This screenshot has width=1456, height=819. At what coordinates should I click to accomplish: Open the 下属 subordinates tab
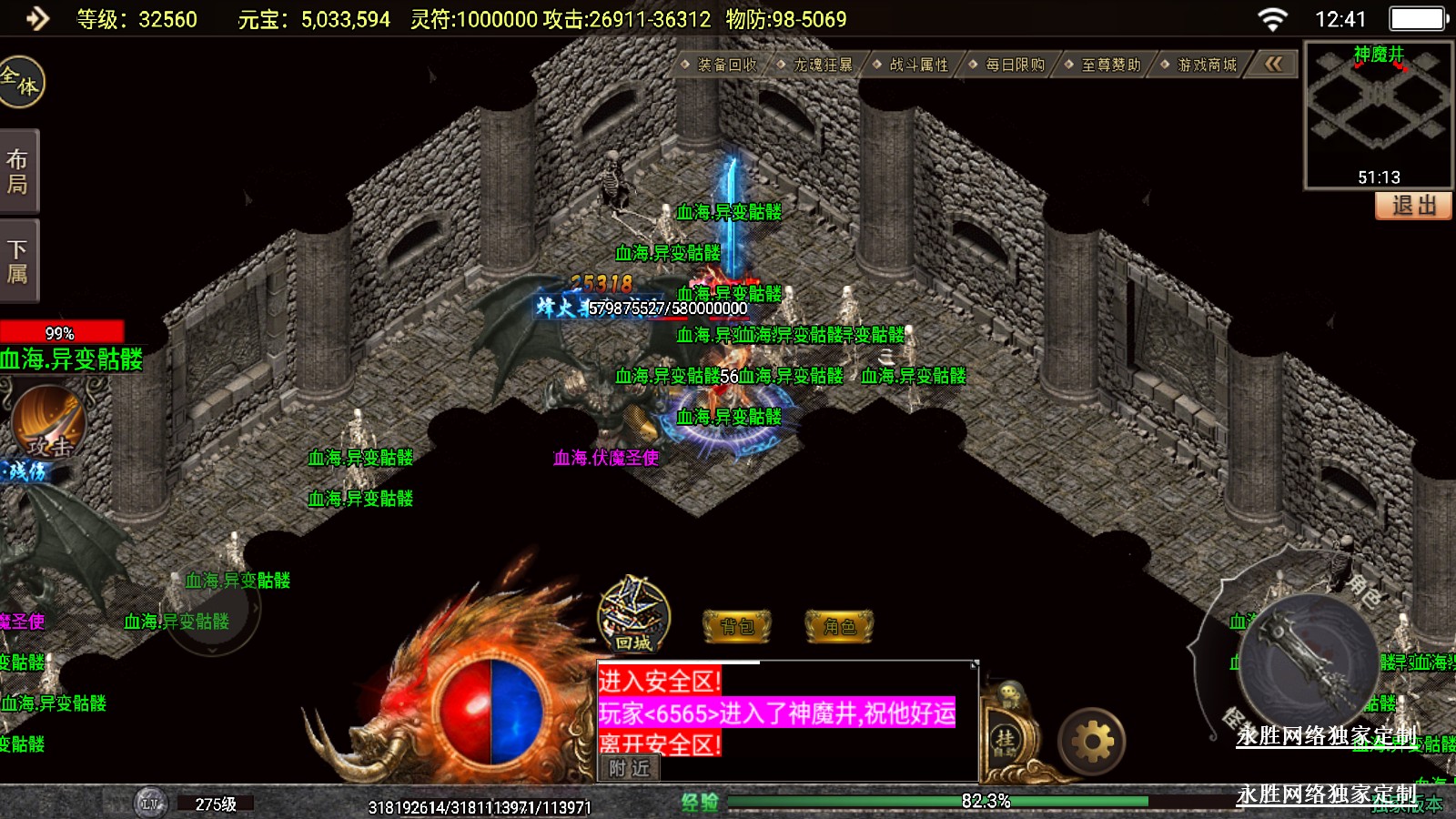(x=18, y=261)
